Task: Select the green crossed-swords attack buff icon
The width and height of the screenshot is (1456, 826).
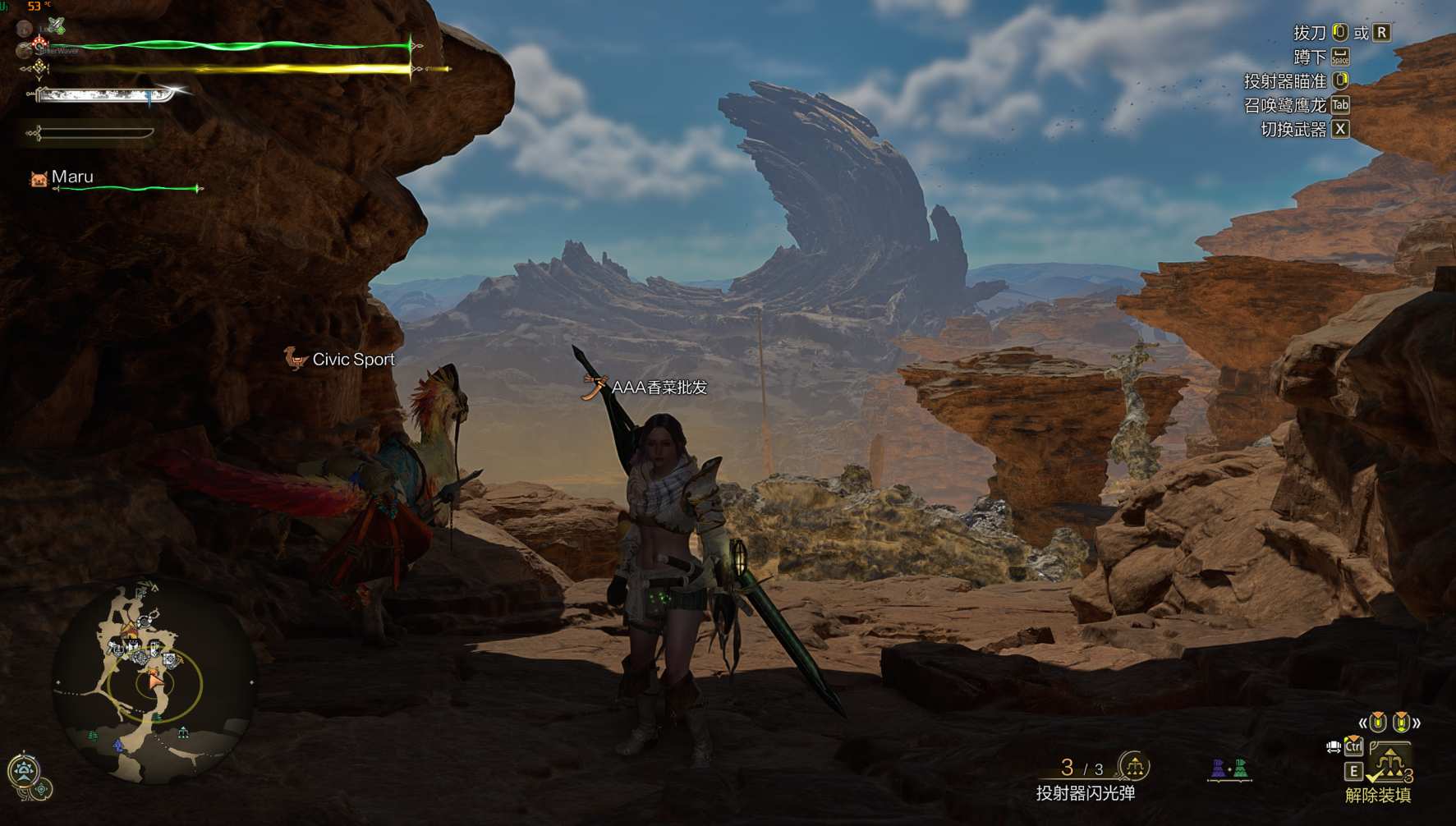Action: tap(56, 26)
